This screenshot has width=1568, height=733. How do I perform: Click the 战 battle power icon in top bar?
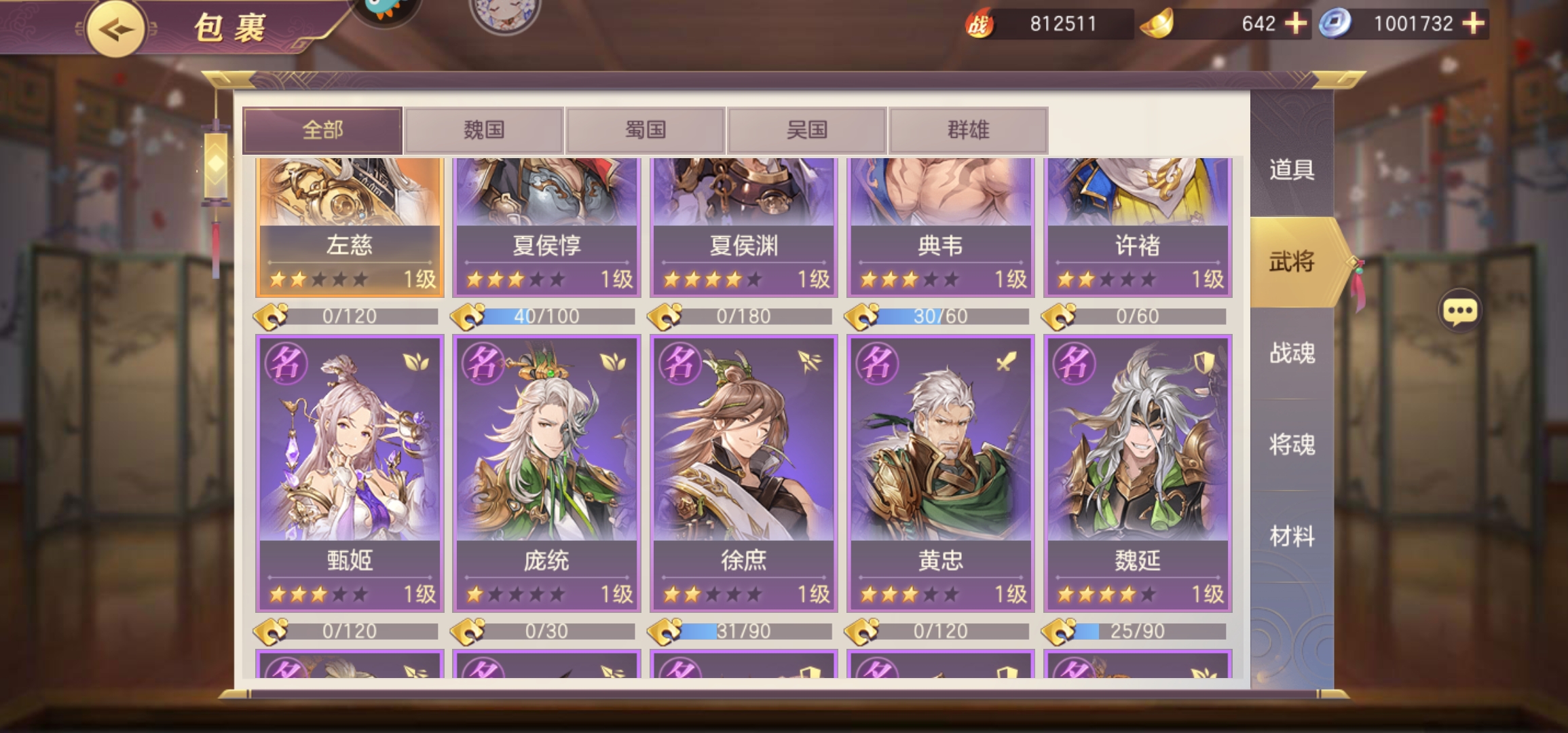click(x=977, y=24)
